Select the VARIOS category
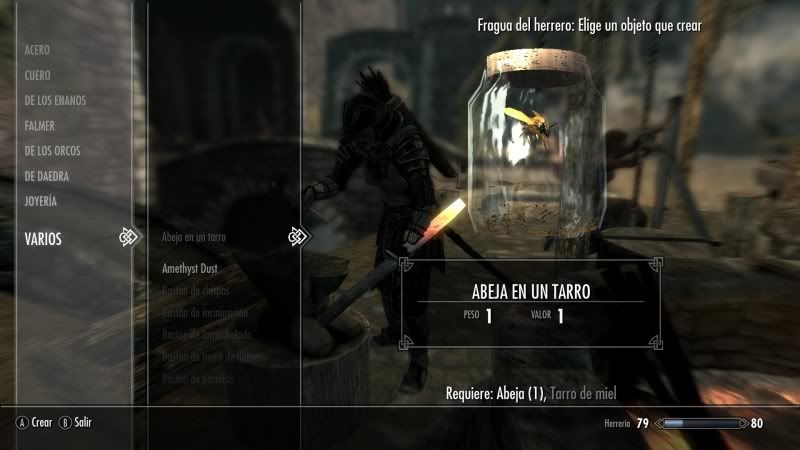The height and width of the screenshot is (450, 800). click(43, 238)
